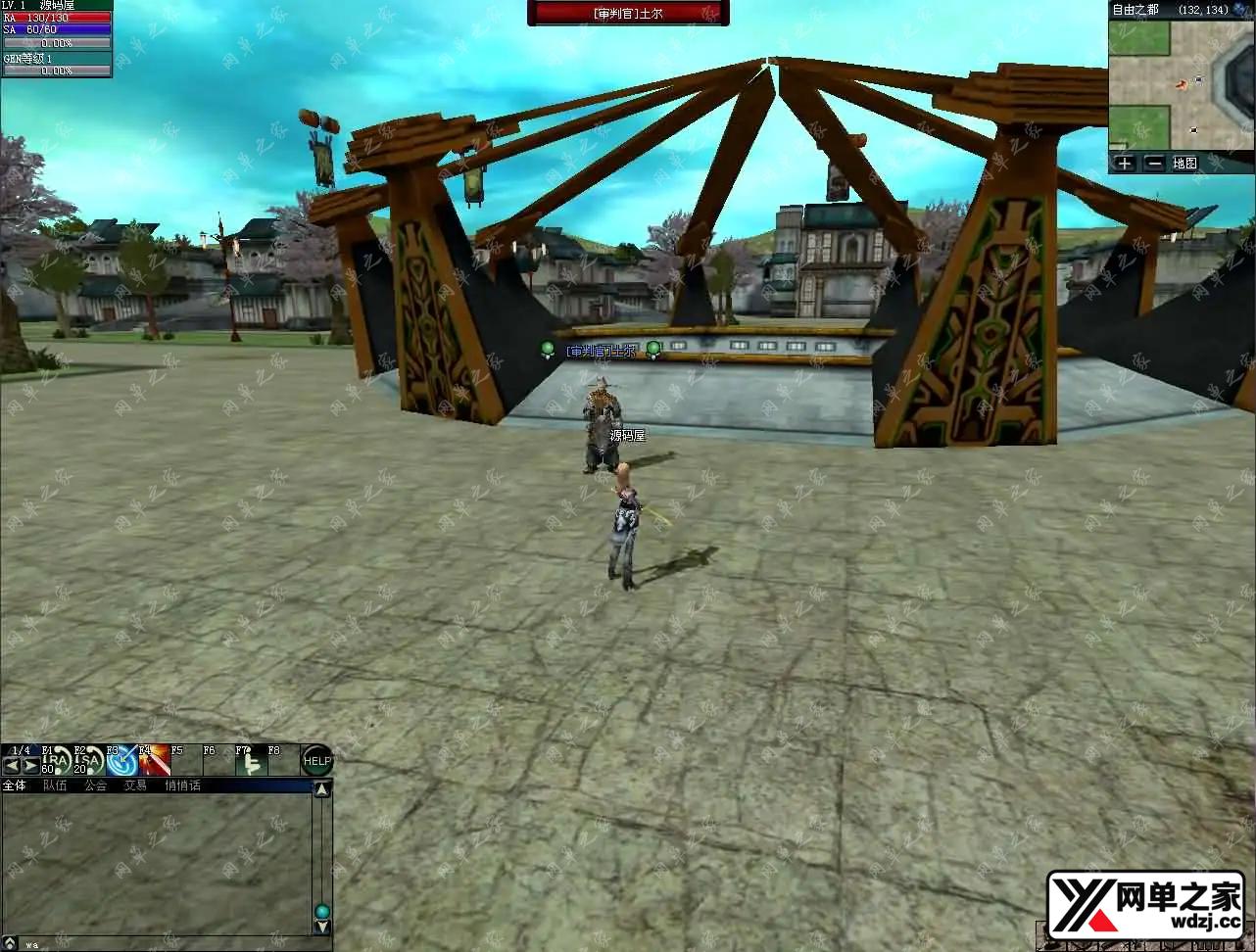Trigger the sitting figure action in F7
Viewport: 1256px width, 952px height.
[x=251, y=761]
